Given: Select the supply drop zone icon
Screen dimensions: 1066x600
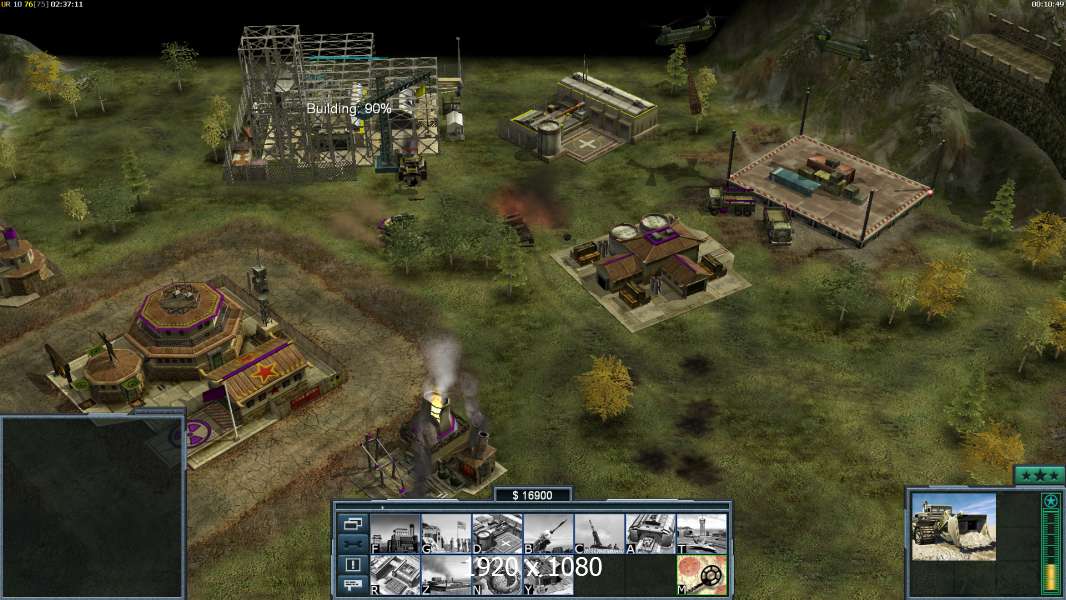Looking at the screenshot, I should coord(446,574).
